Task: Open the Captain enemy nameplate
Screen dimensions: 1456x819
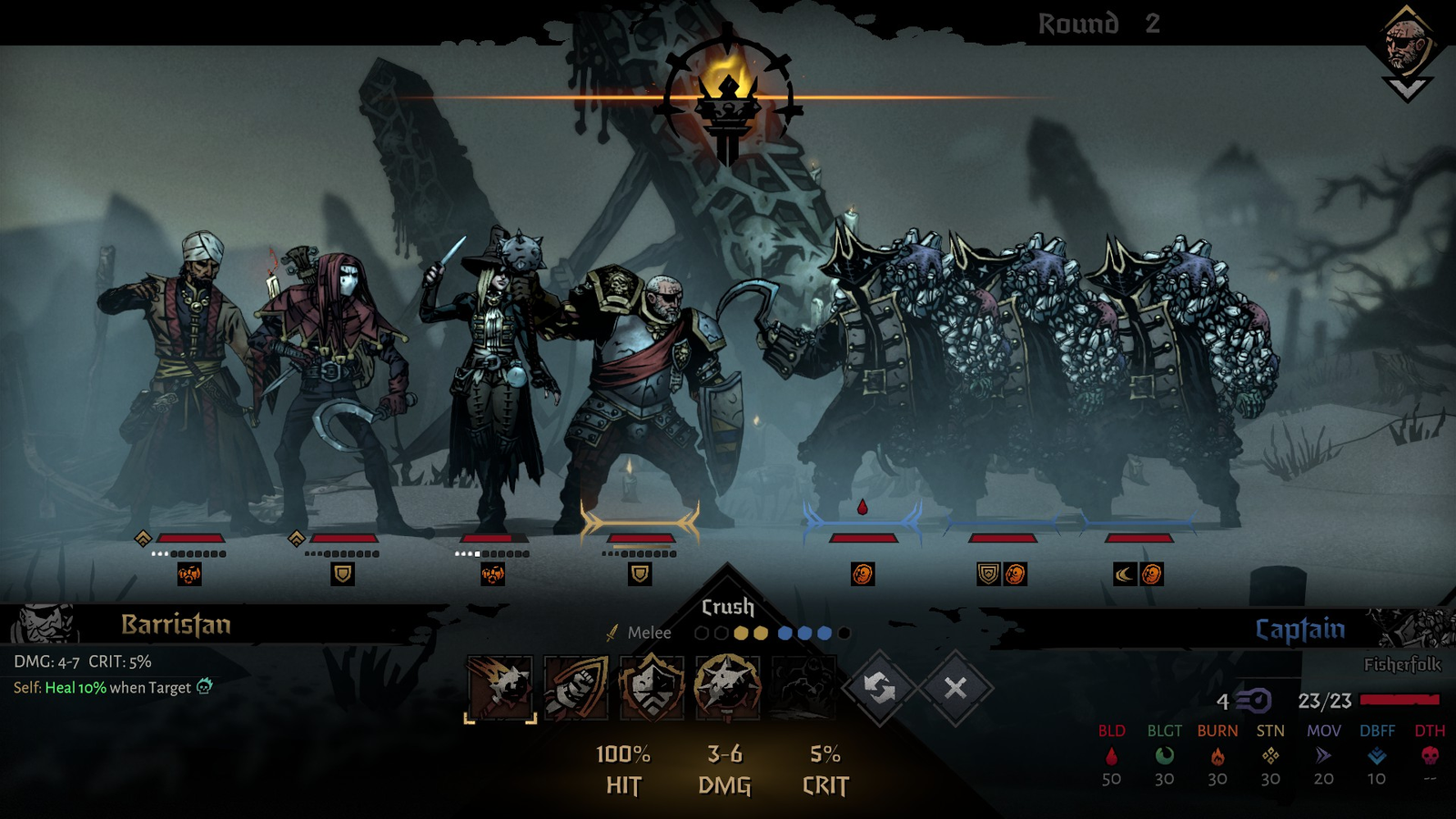Action: click(x=1299, y=628)
